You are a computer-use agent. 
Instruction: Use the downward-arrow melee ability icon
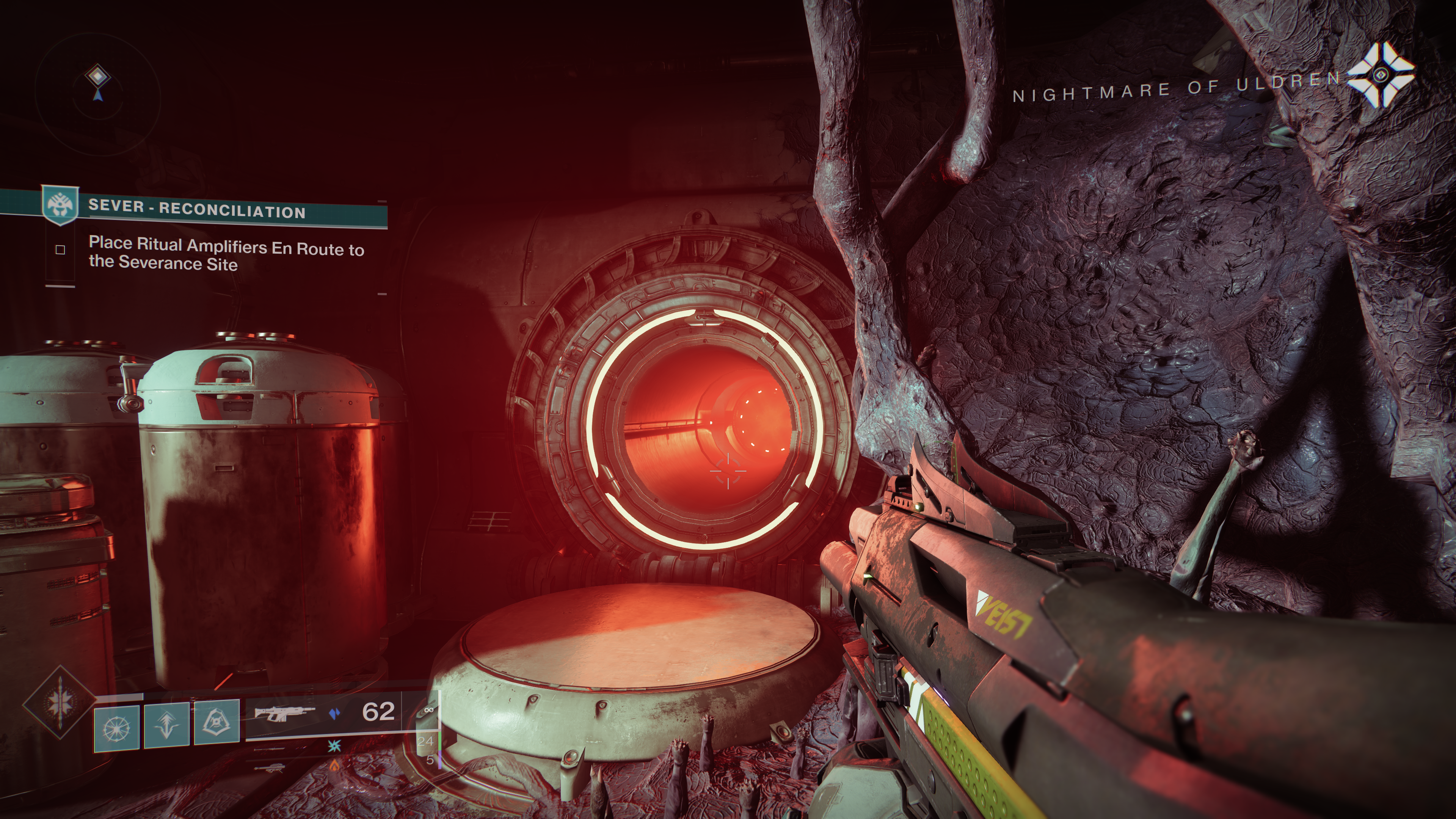[167, 725]
